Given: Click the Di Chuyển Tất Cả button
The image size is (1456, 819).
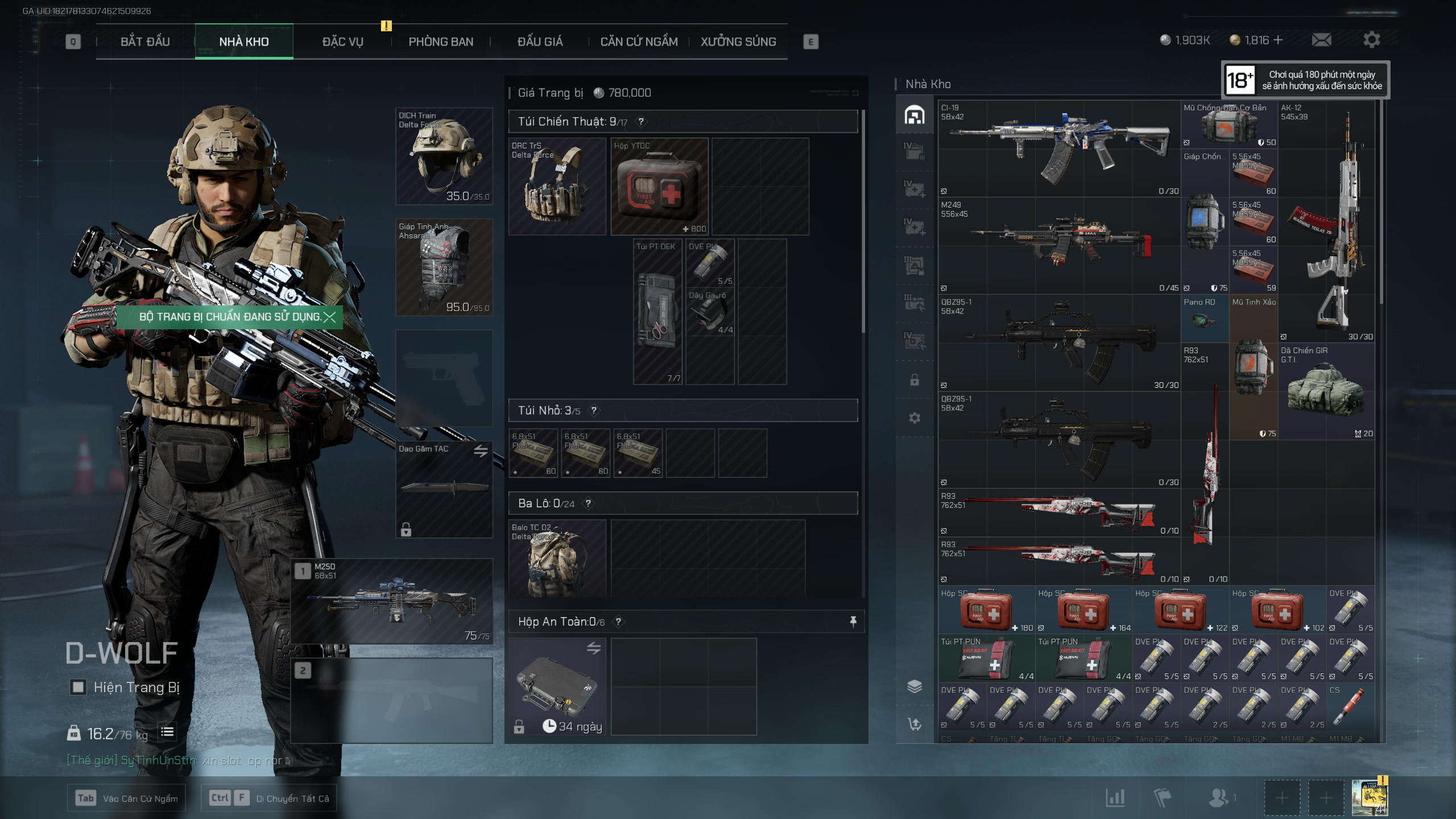Looking at the screenshot, I should coord(269,798).
